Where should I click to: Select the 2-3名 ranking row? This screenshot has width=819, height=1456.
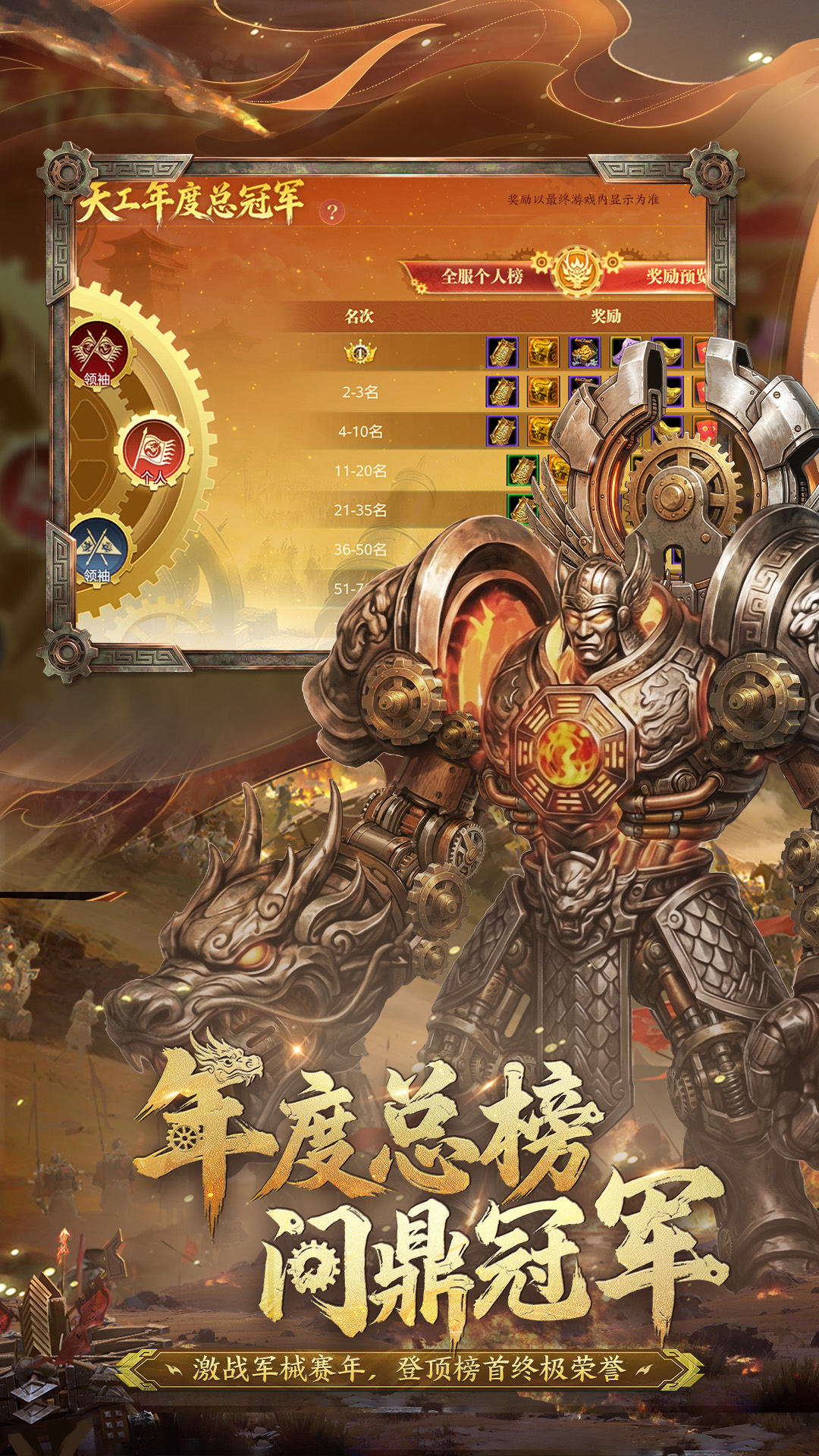(x=360, y=392)
